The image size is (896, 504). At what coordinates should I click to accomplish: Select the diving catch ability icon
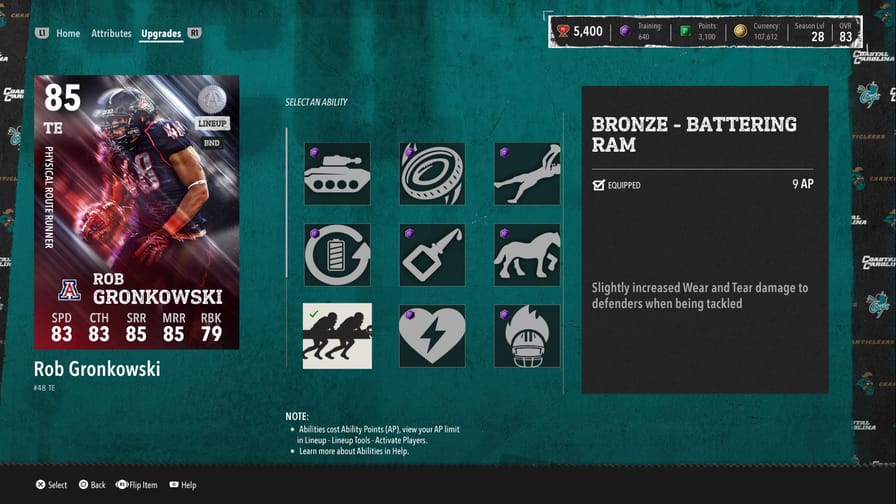click(527, 174)
